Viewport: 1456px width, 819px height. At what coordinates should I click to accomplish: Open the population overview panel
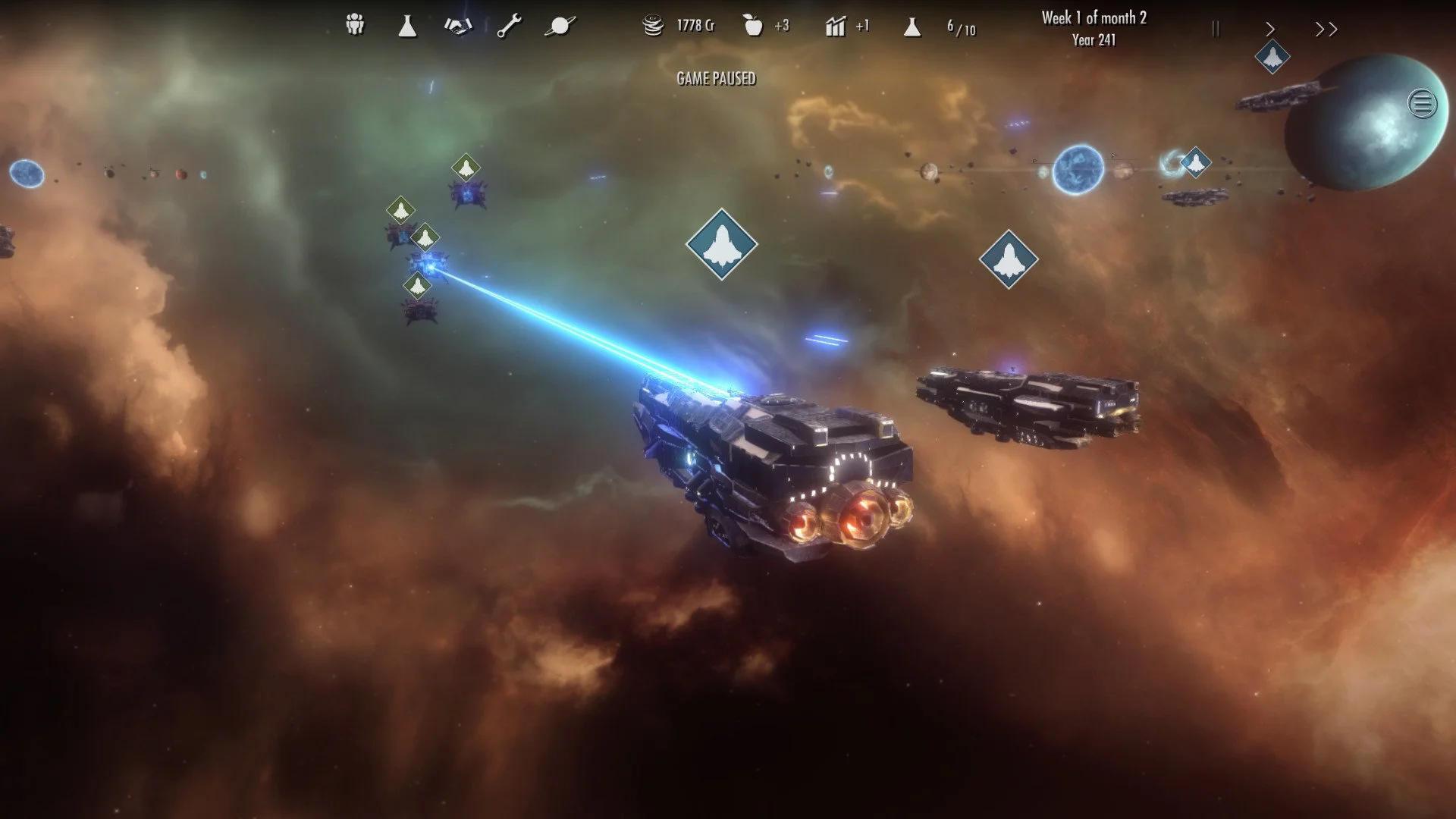click(353, 25)
